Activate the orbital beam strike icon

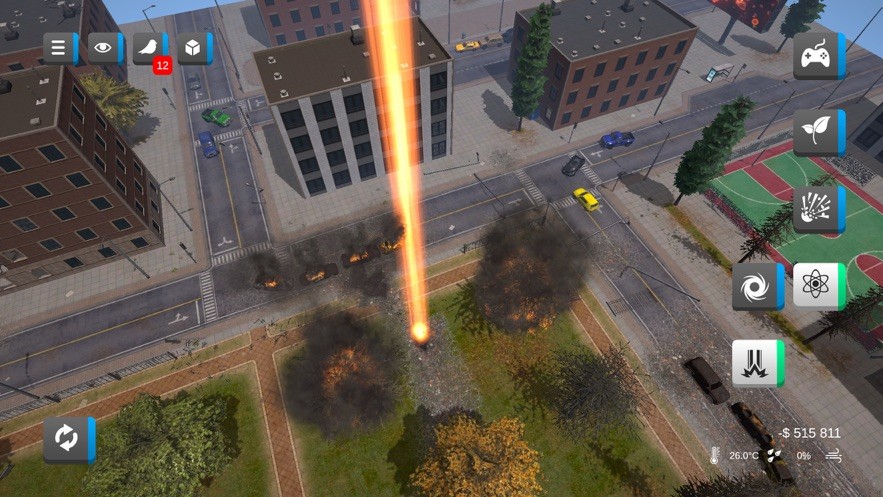coord(756,363)
